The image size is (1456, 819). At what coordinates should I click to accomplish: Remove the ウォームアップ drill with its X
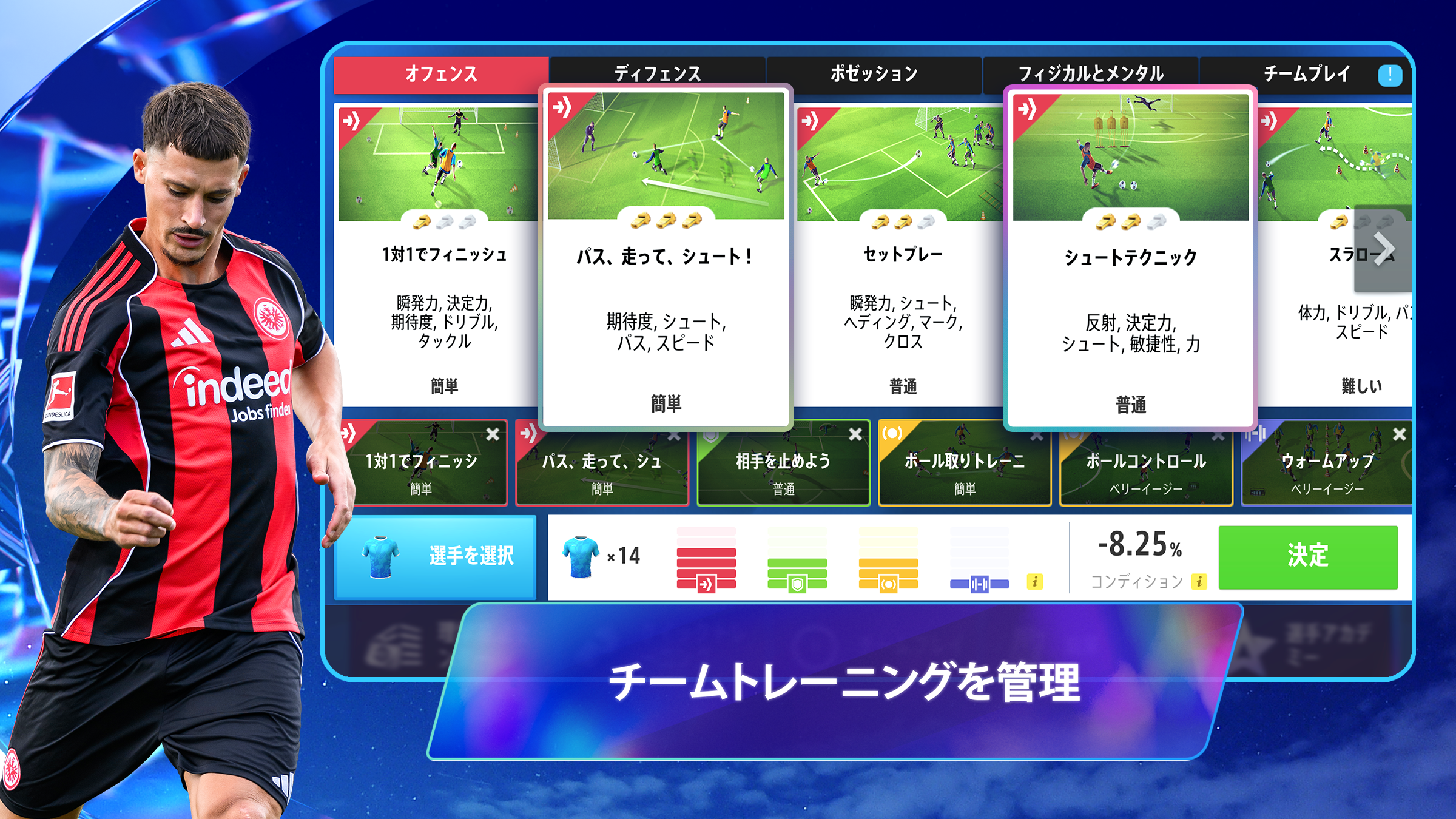tap(1400, 434)
